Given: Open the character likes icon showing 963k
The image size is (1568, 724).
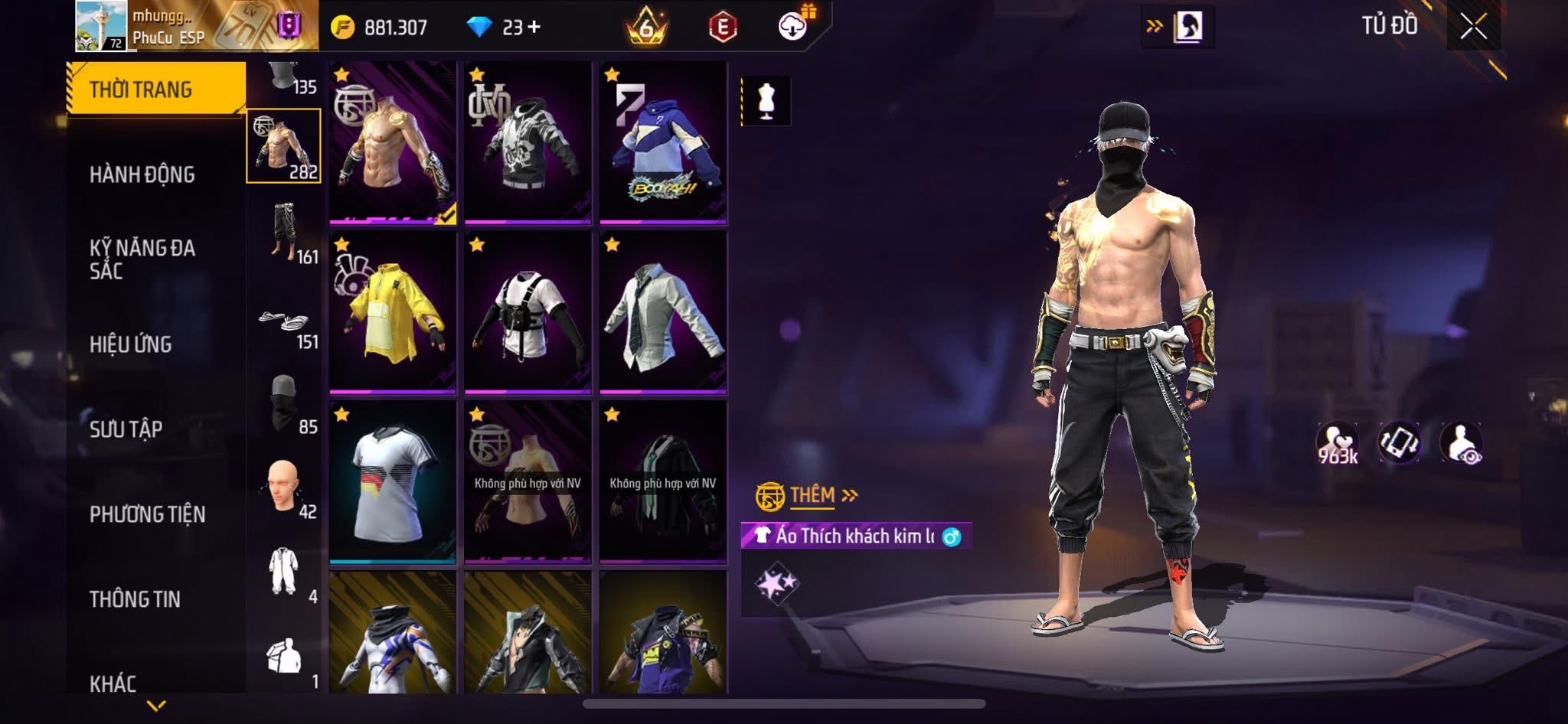Looking at the screenshot, I should (x=1337, y=443).
